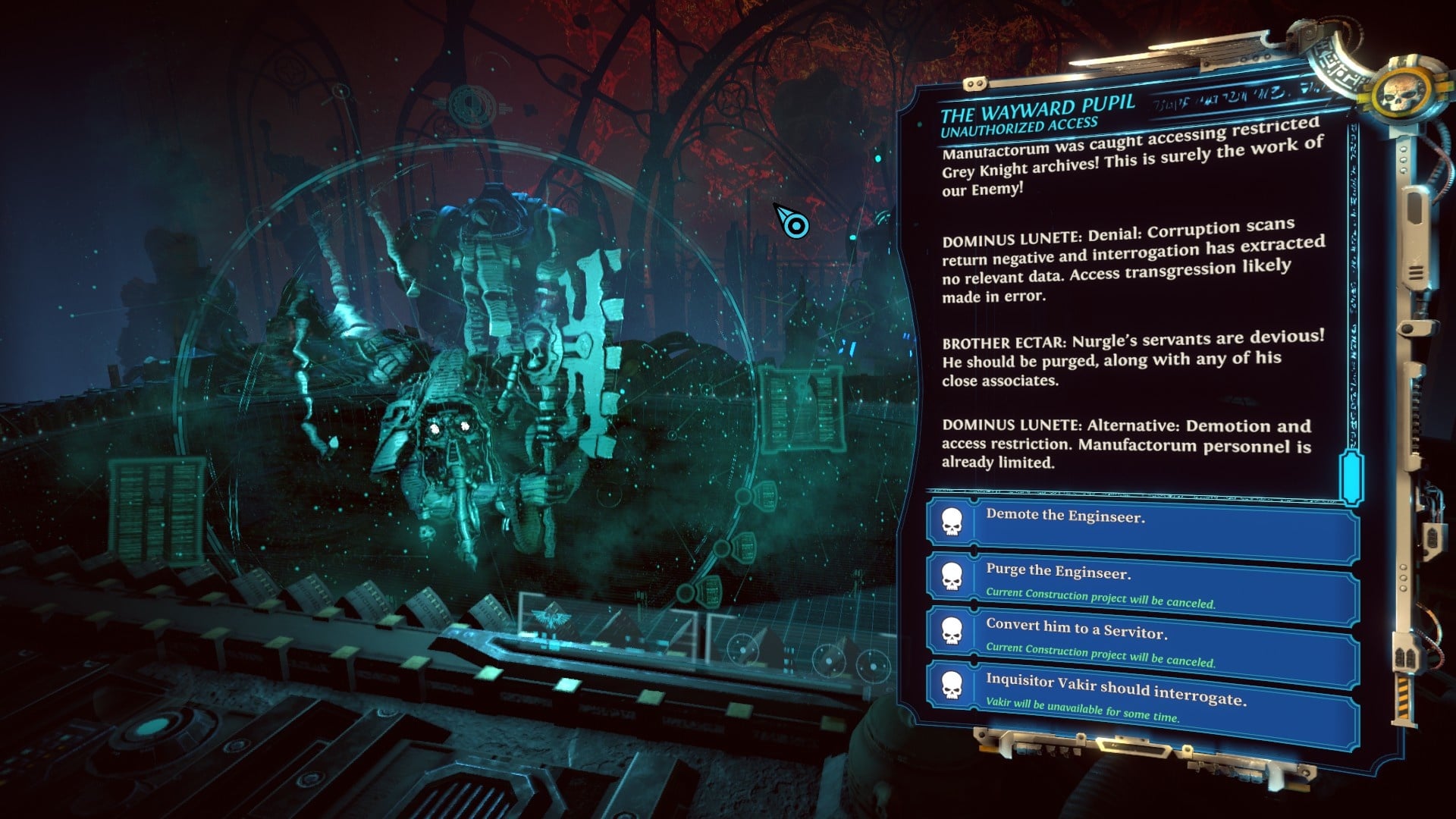1456x819 pixels.
Task: Choose "Demote the Enginseer" option
Action: [1141, 525]
